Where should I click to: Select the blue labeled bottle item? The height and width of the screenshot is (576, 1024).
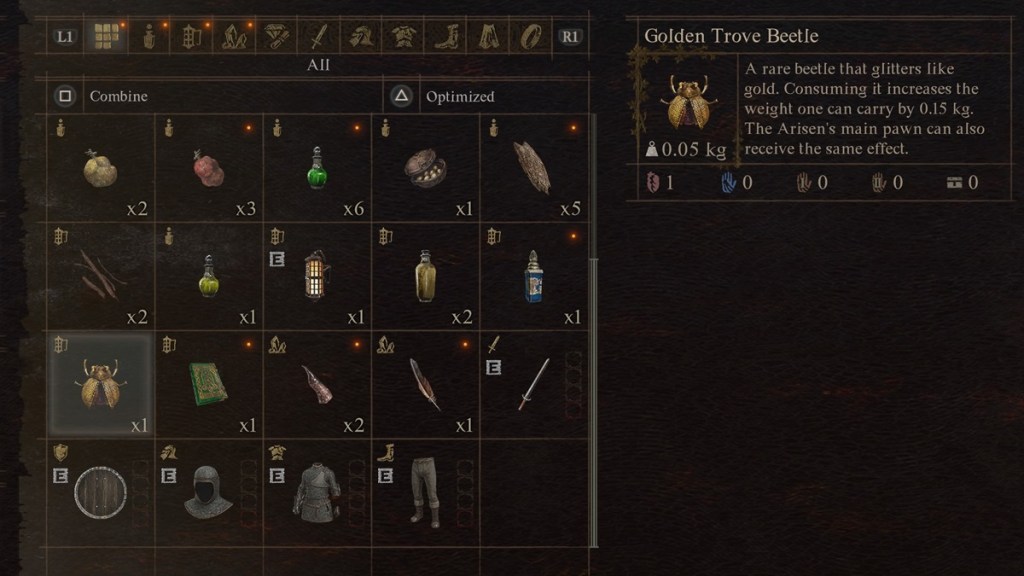click(533, 276)
